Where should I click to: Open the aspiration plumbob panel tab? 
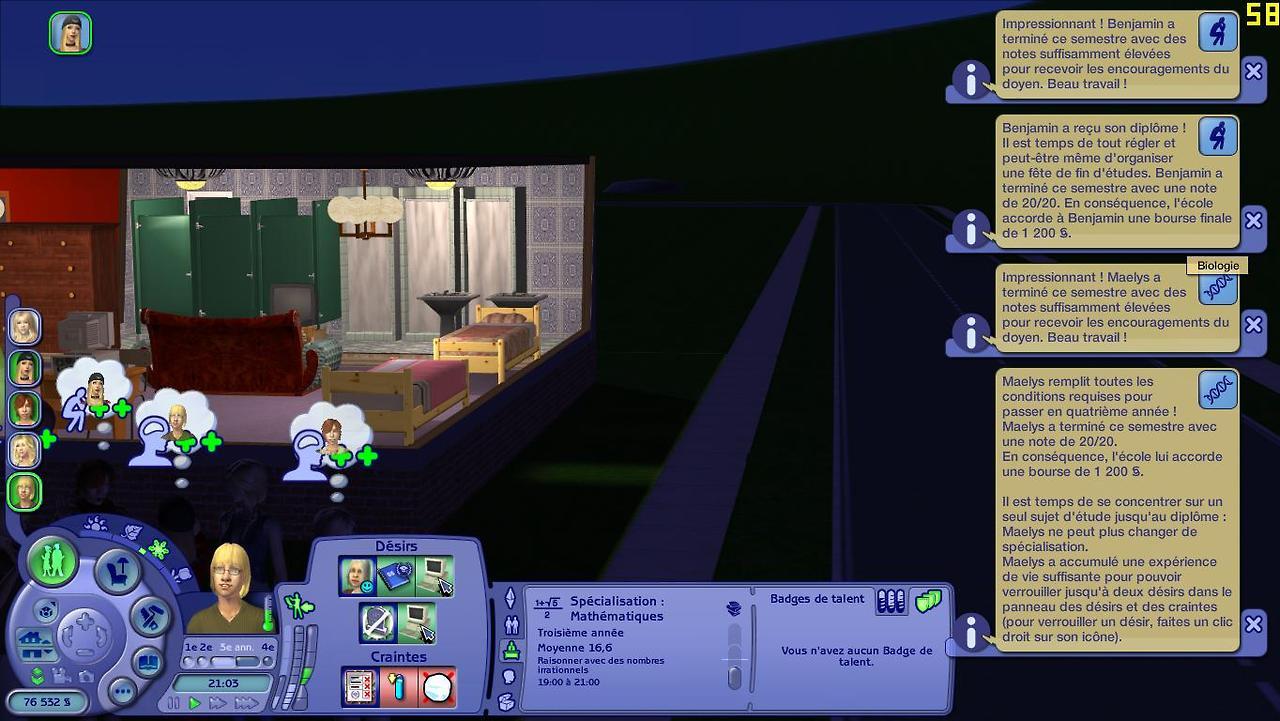pos(510,598)
